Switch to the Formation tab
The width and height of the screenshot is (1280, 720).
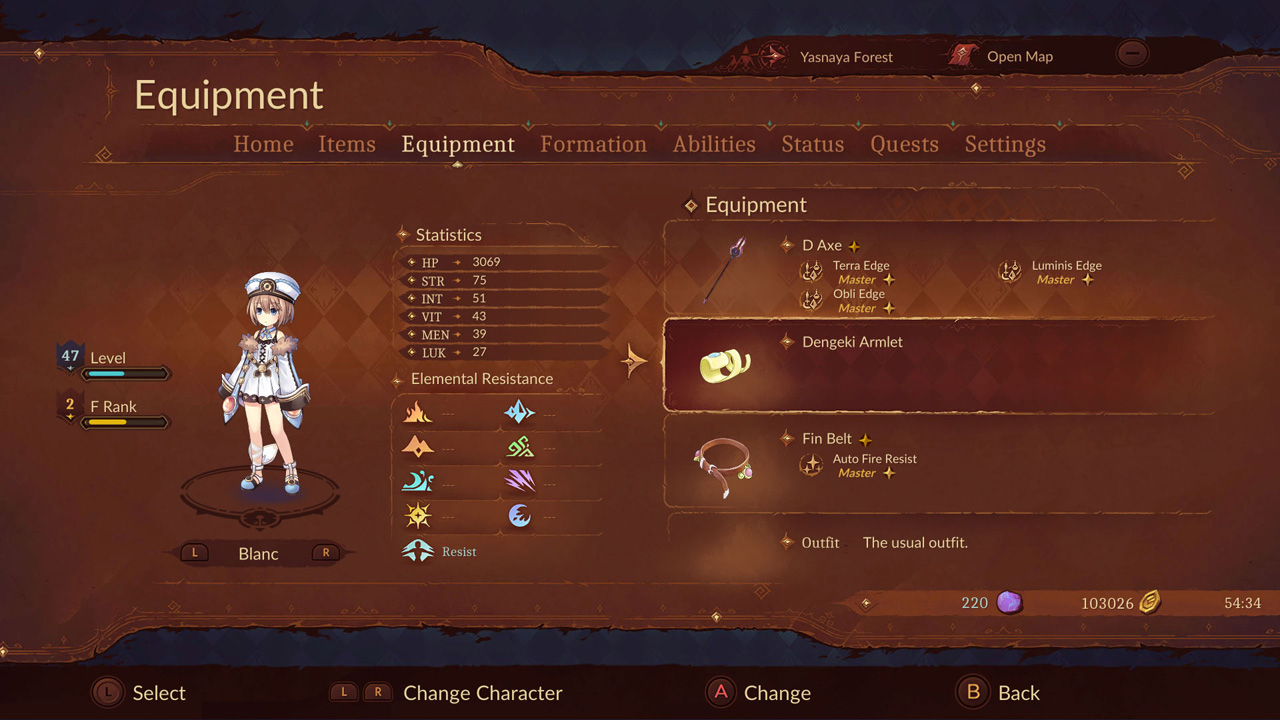593,144
